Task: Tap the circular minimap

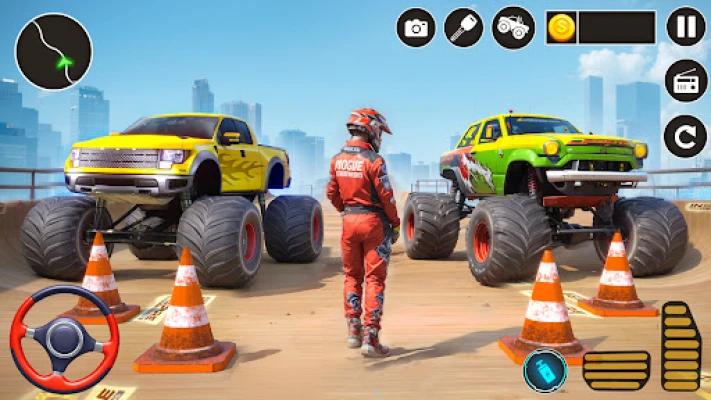Action: pyautogui.click(x=54, y=52)
